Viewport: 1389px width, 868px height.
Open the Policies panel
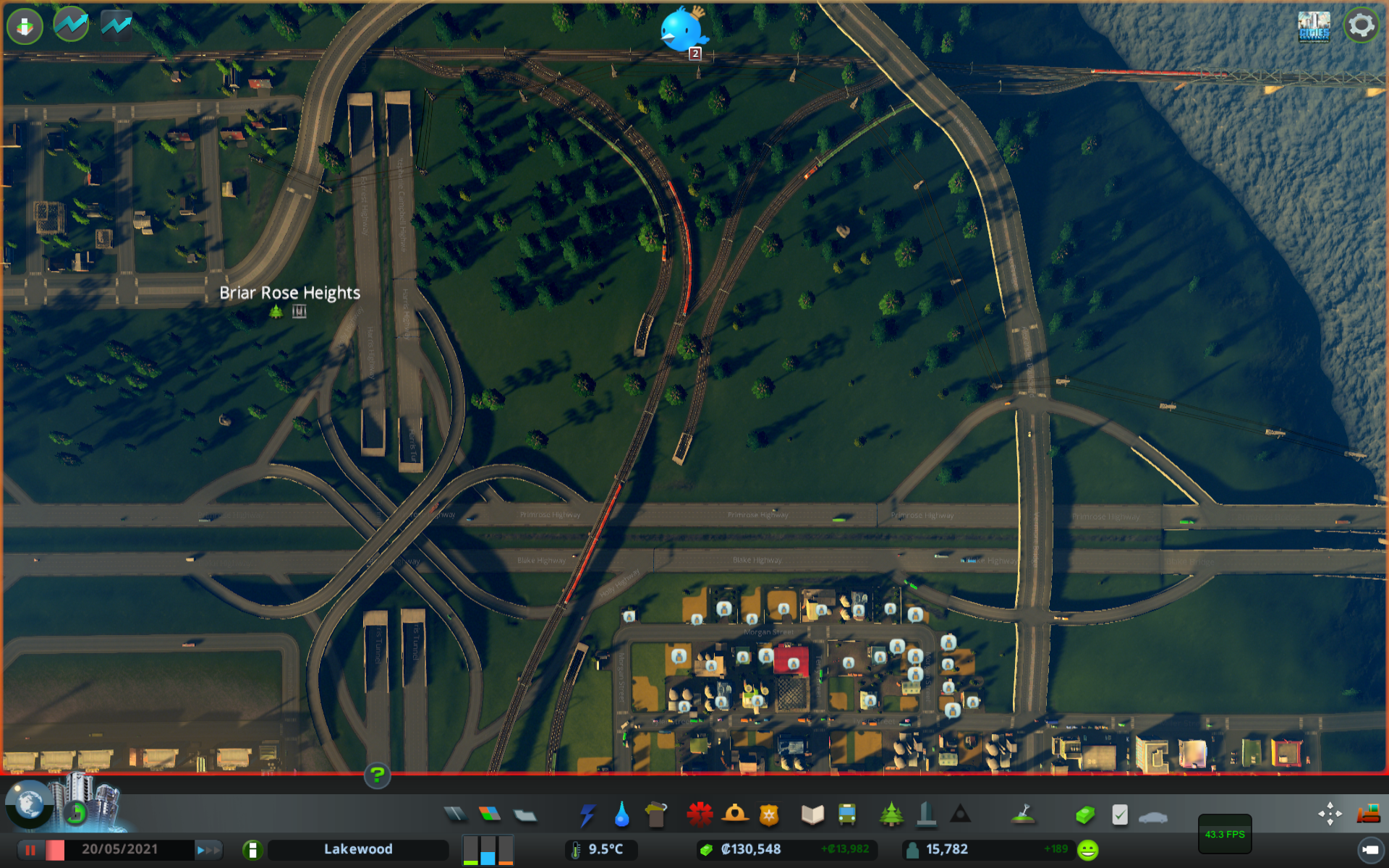point(1119,813)
